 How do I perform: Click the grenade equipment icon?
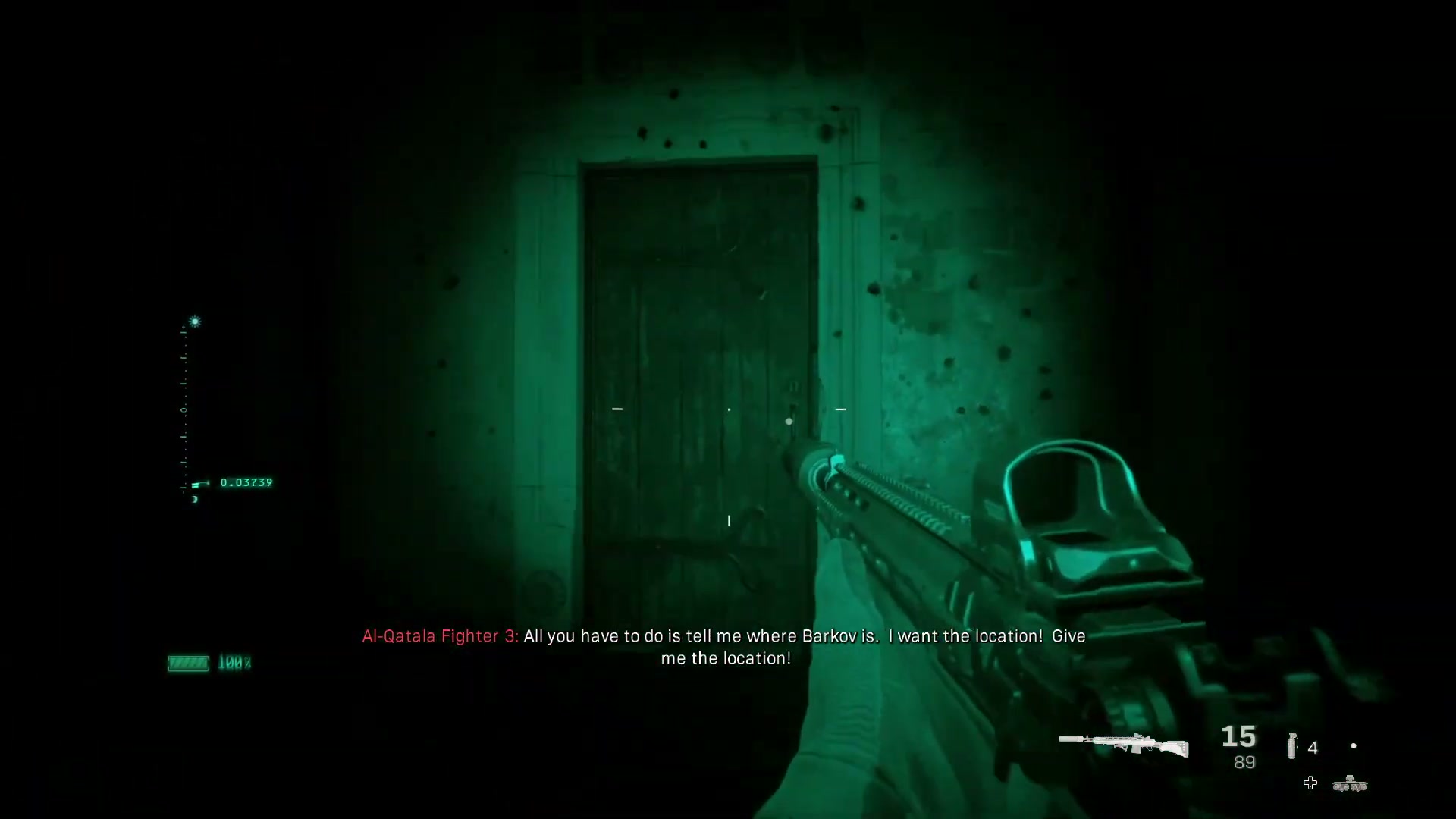[x=1291, y=745]
